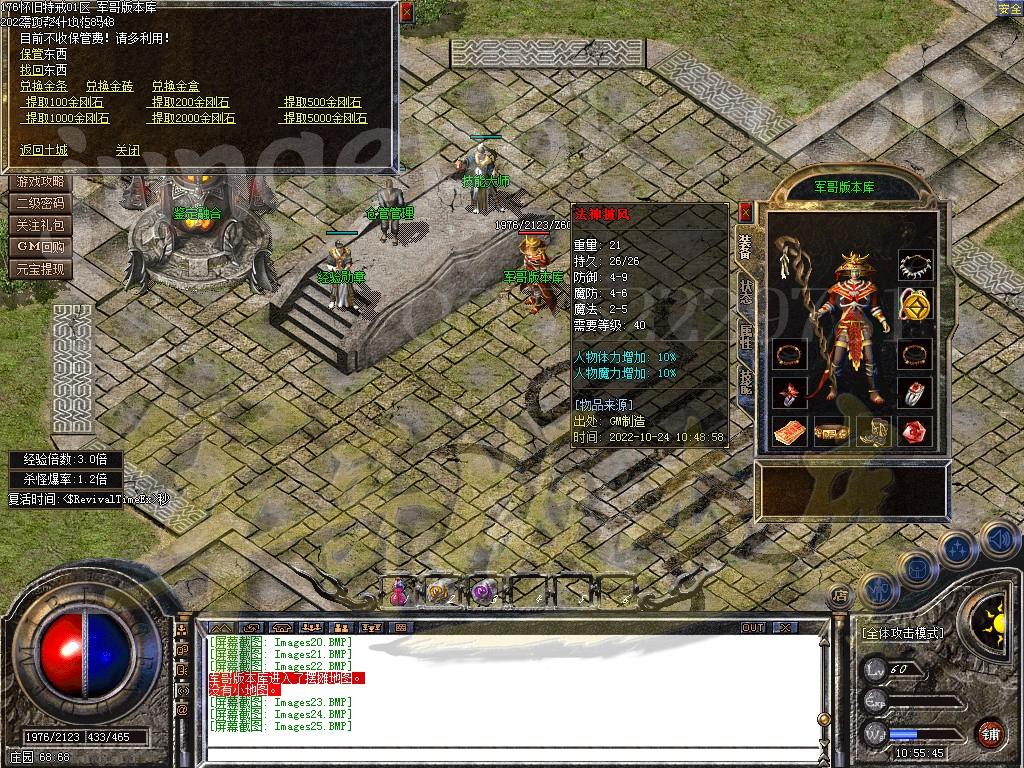
Task: Close the NPC dialog with red X
Action: pyautogui.click(x=406, y=13)
